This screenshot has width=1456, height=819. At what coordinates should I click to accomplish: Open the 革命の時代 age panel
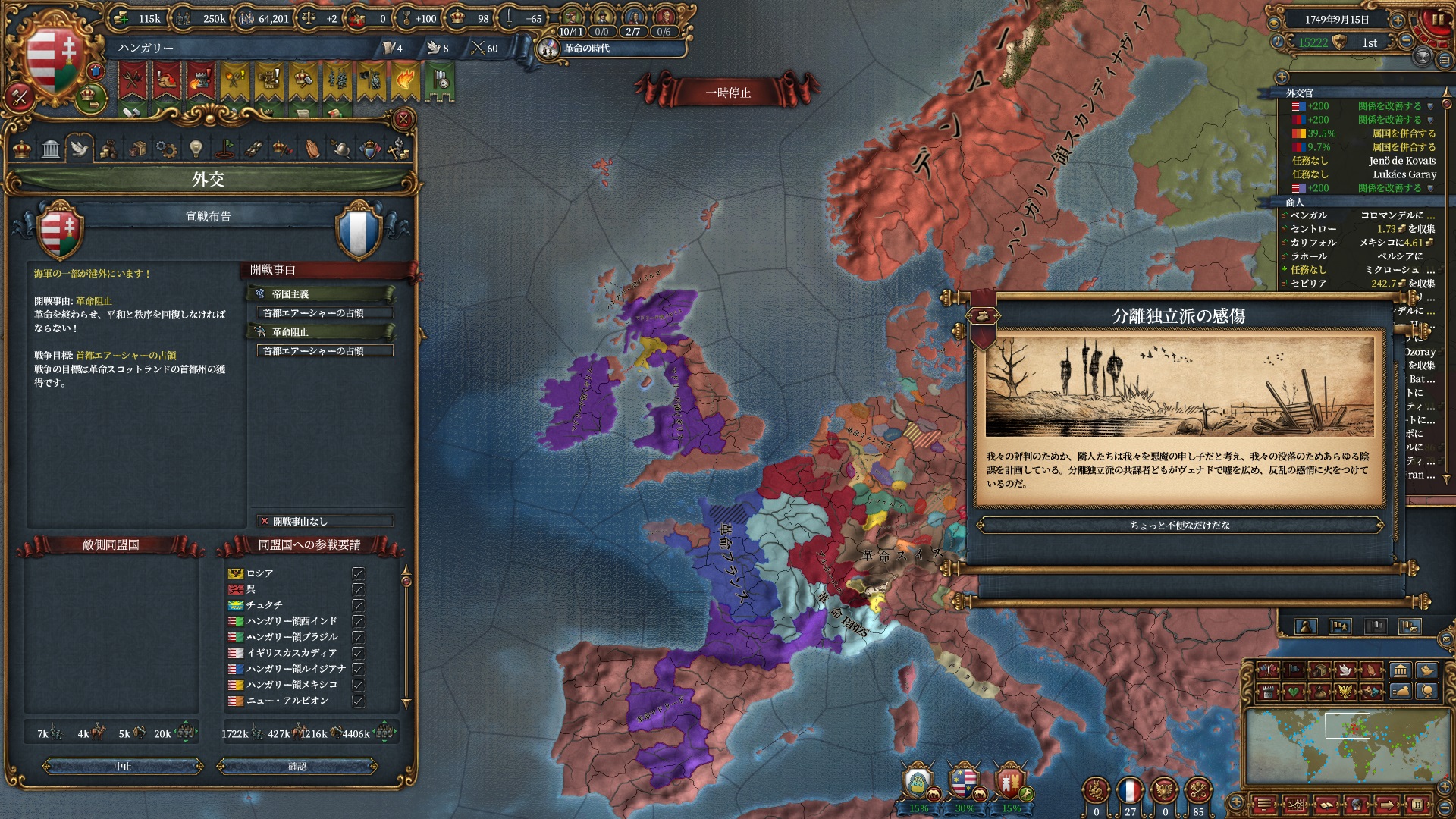pos(585,49)
